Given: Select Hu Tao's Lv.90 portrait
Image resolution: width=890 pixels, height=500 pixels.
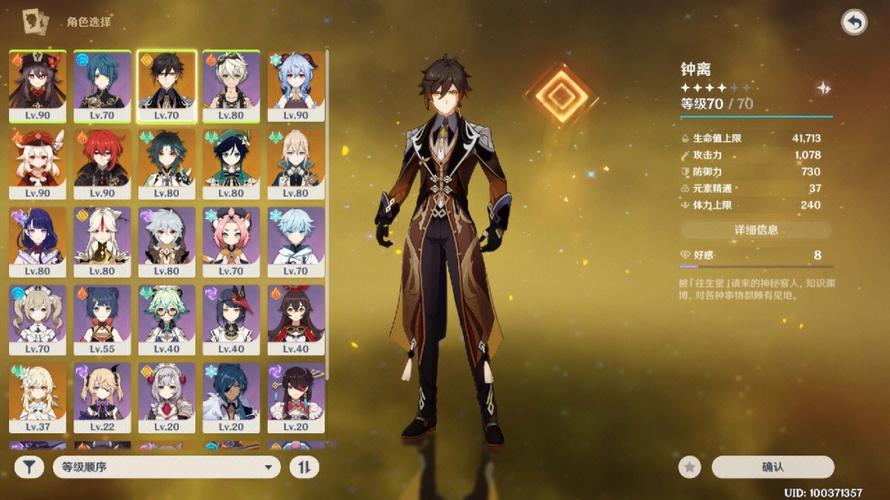Looking at the screenshot, I should tap(38, 85).
